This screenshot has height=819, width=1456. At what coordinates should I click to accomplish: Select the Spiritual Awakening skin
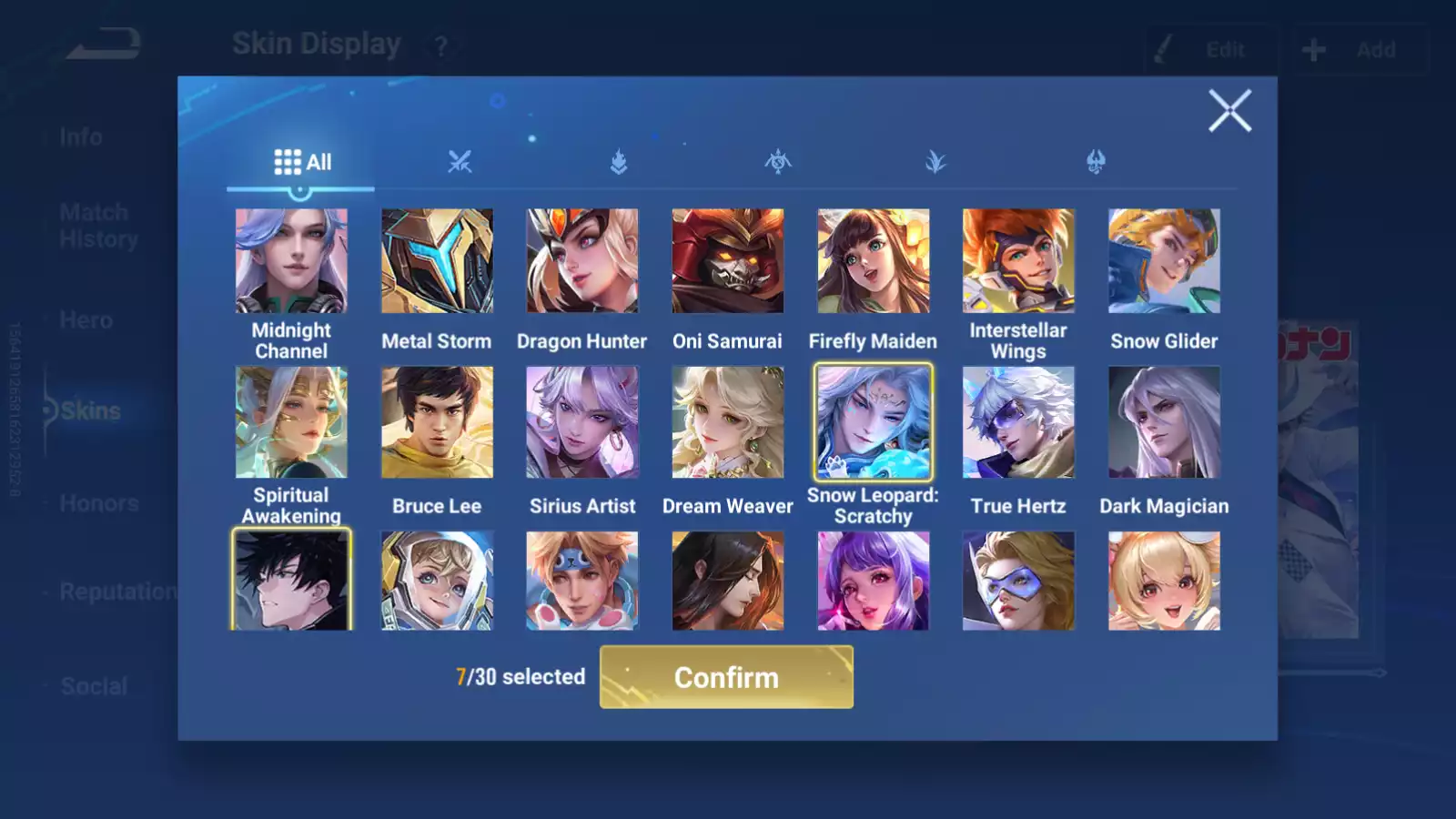click(291, 422)
